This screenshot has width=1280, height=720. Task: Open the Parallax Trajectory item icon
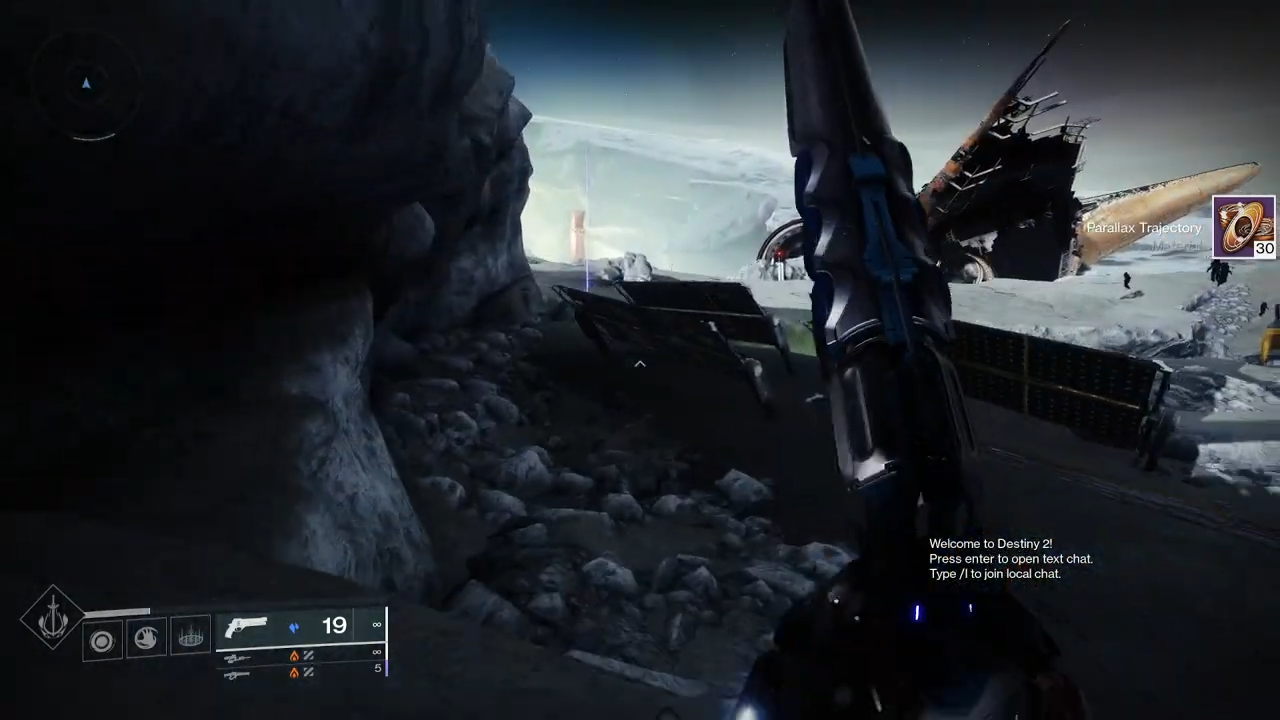pos(1243,228)
